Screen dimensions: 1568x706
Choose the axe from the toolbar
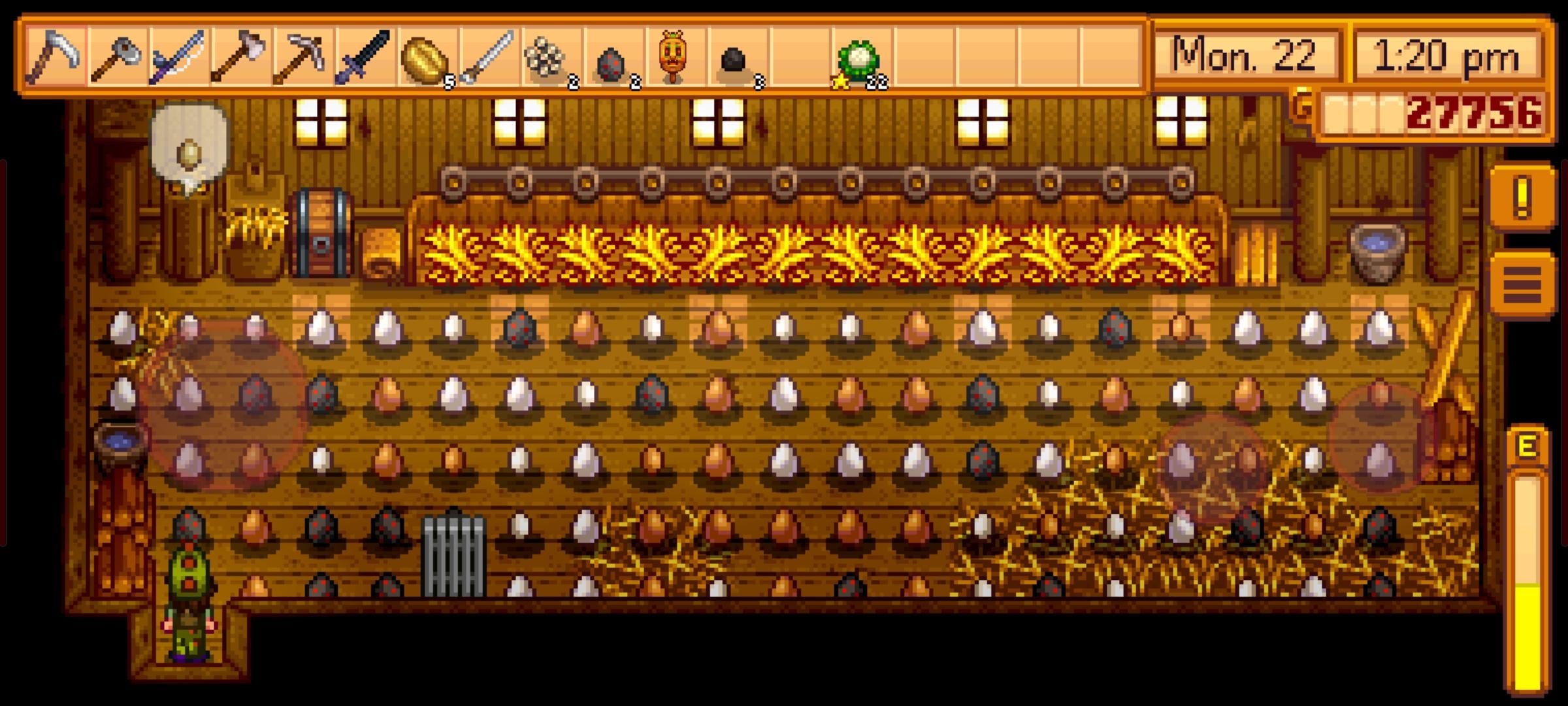coord(241,58)
